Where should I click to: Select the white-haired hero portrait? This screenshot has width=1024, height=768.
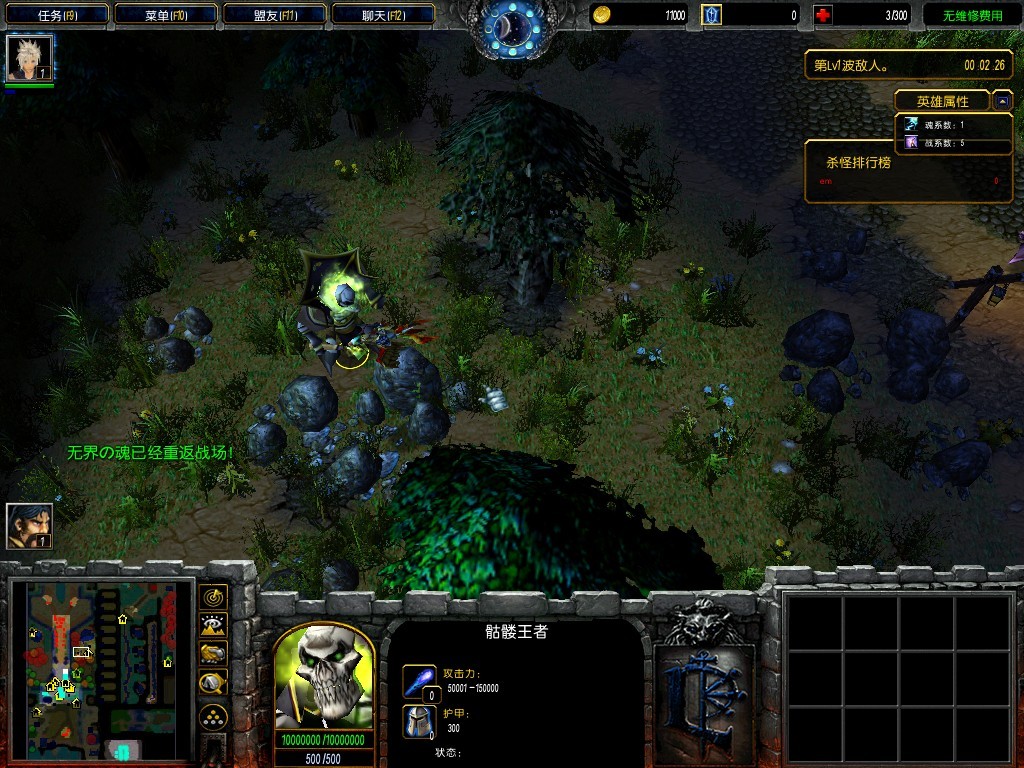pos(29,58)
